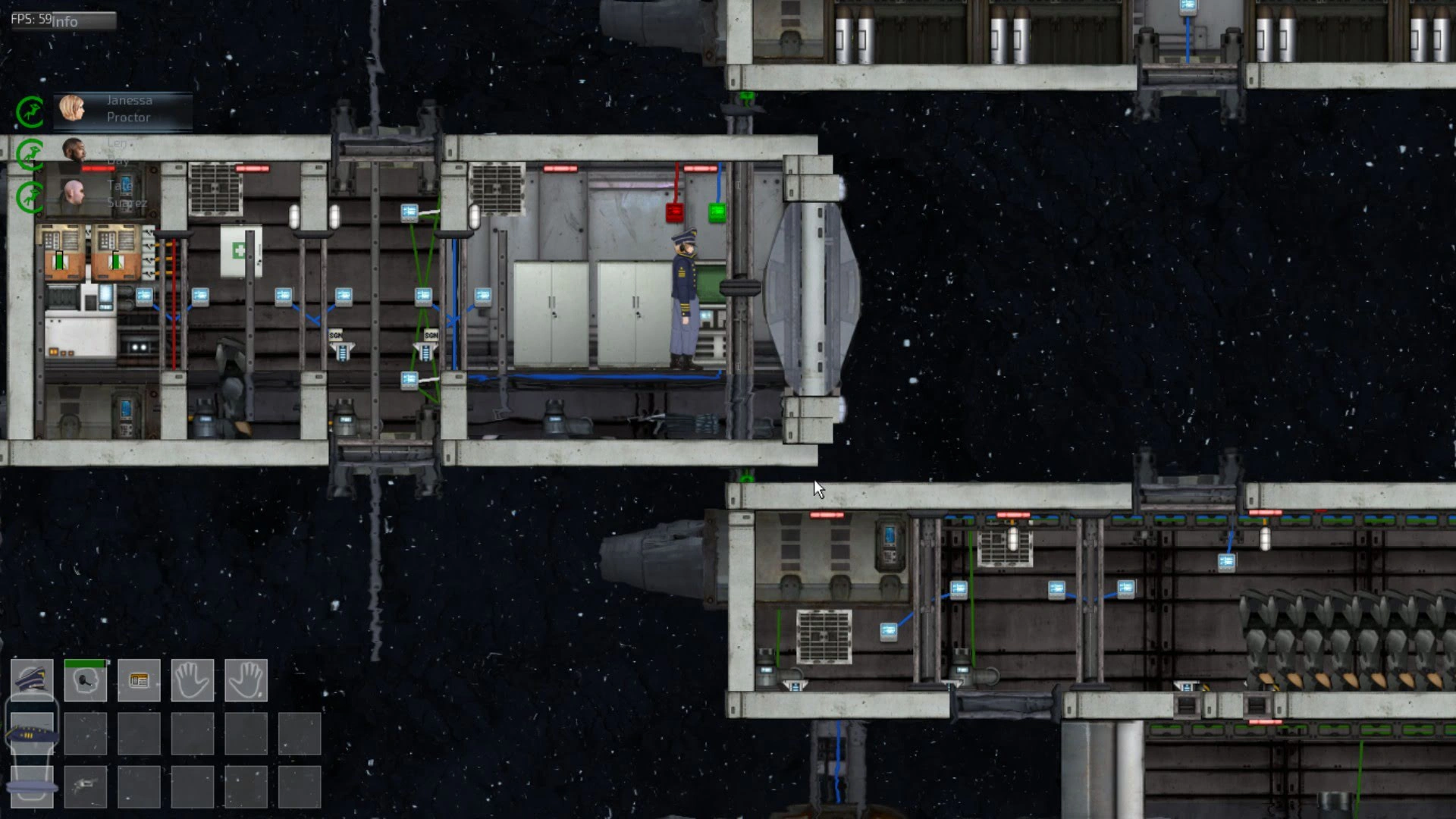Click the order icon beside Len Day

(30, 155)
